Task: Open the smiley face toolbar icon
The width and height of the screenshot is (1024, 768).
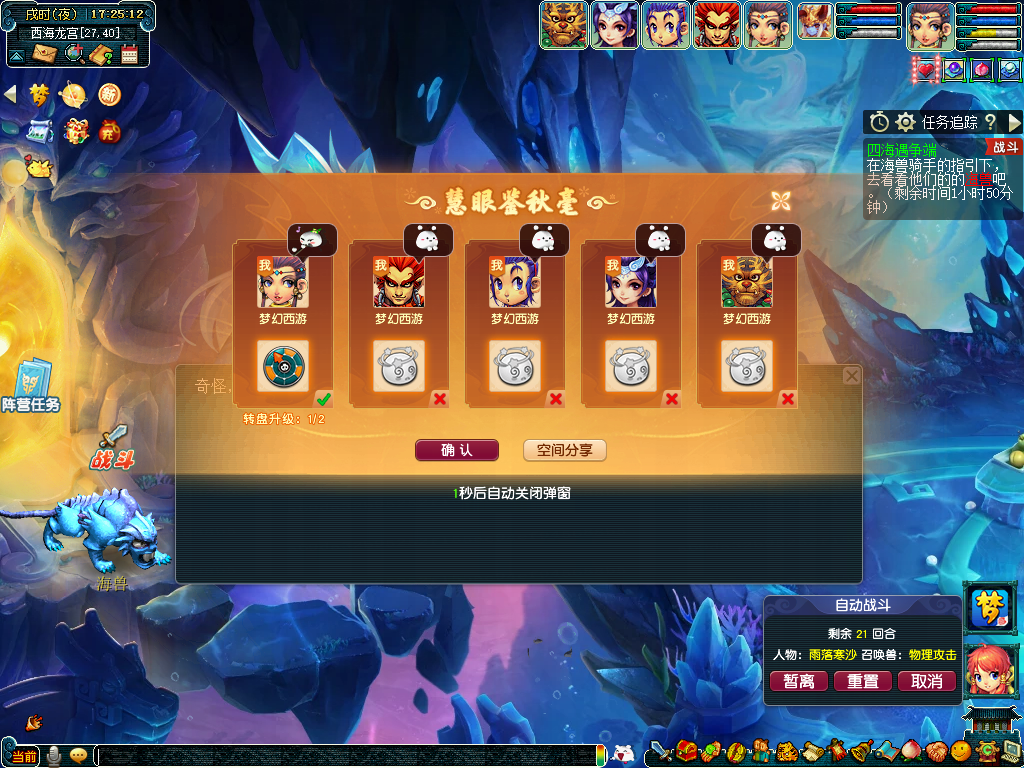Action: point(960,750)
